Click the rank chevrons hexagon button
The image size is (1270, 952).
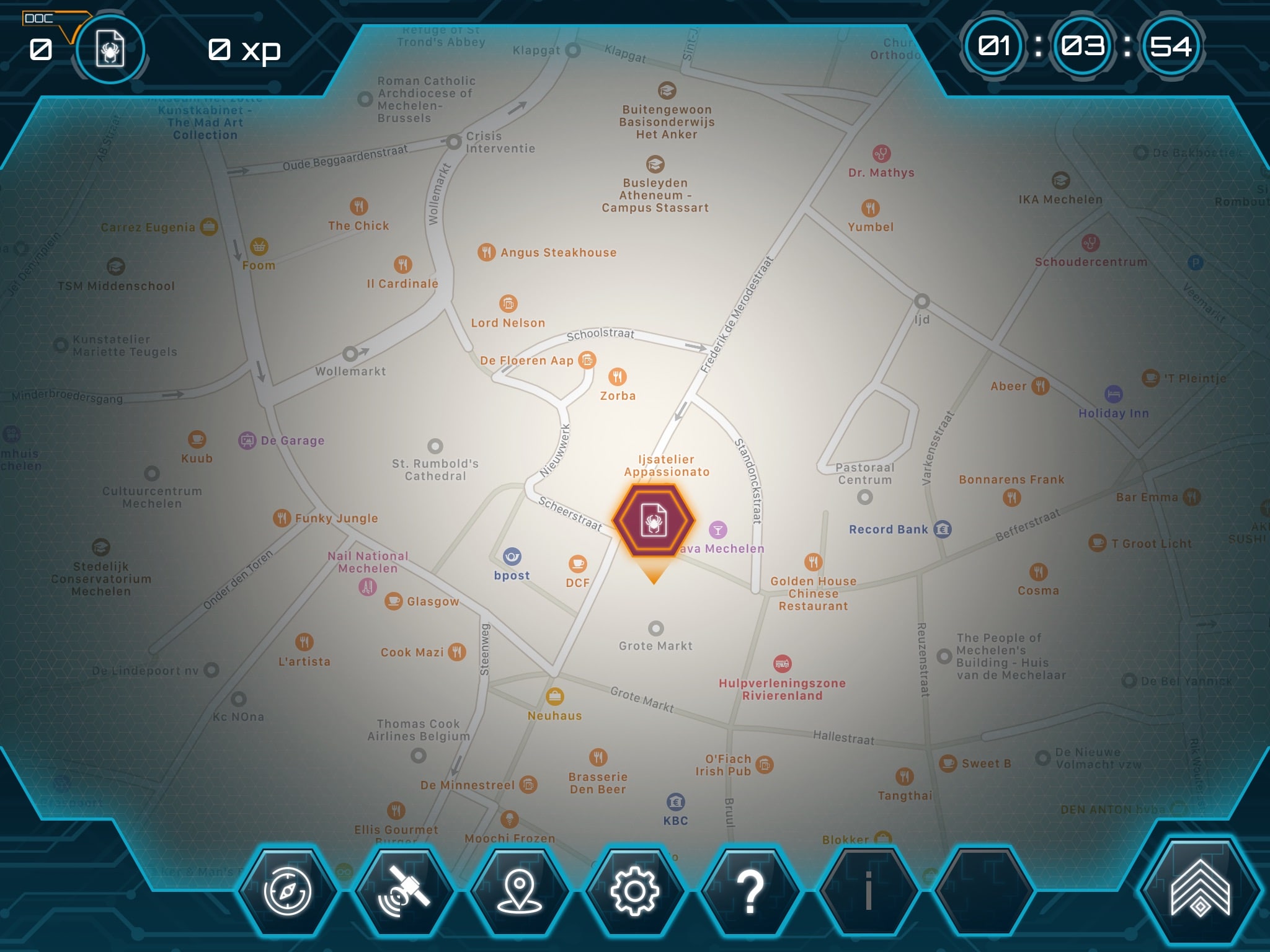pos(1200,888)
